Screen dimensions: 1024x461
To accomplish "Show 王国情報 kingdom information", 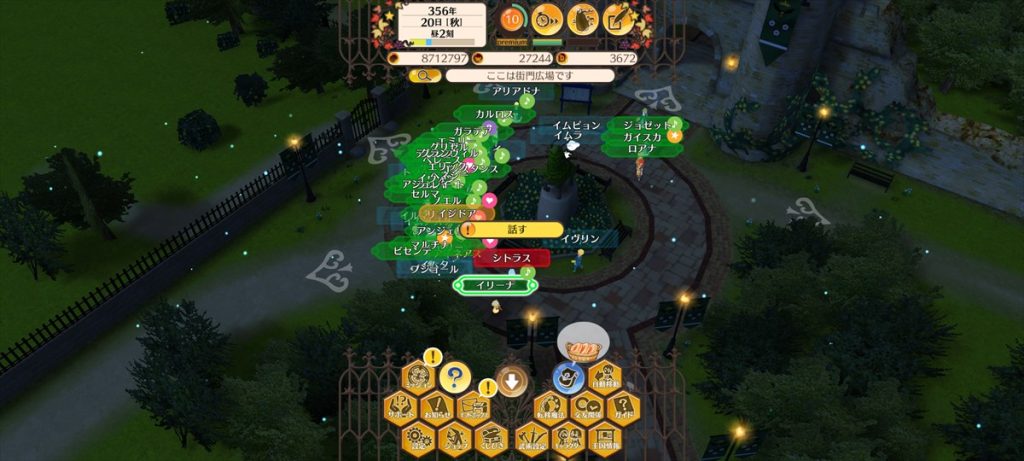I will click(x=604, y=437).
